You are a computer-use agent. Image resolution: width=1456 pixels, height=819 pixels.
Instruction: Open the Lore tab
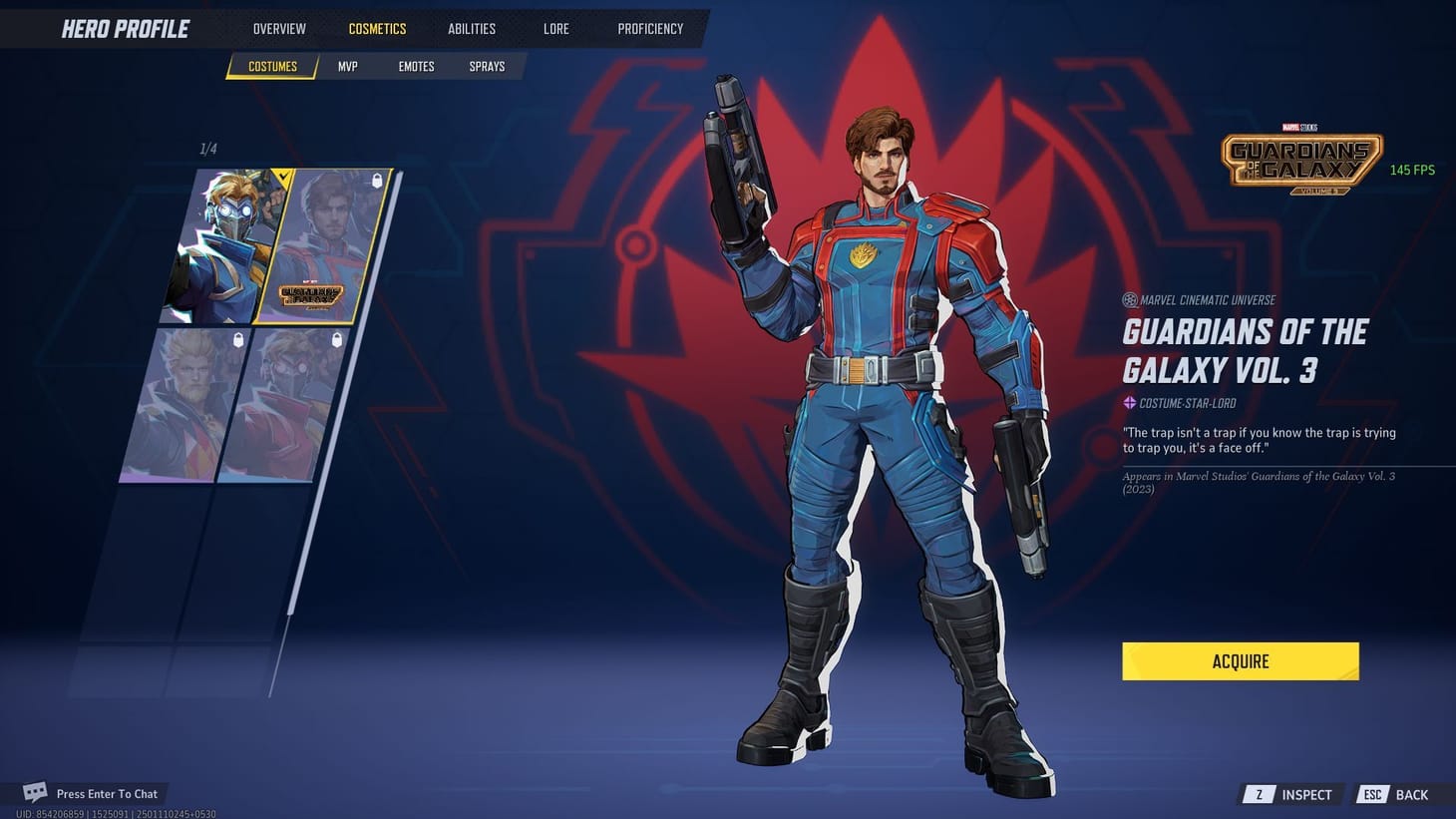click(x=555, y=28)
